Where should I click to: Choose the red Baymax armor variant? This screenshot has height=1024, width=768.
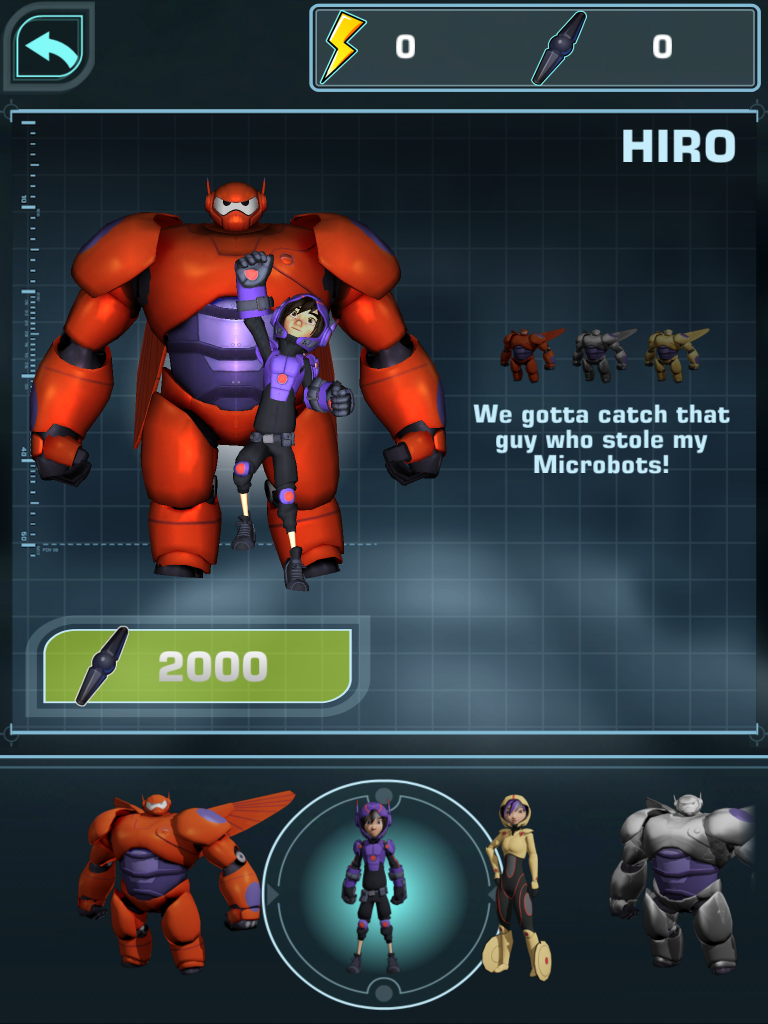pos(528,354)
